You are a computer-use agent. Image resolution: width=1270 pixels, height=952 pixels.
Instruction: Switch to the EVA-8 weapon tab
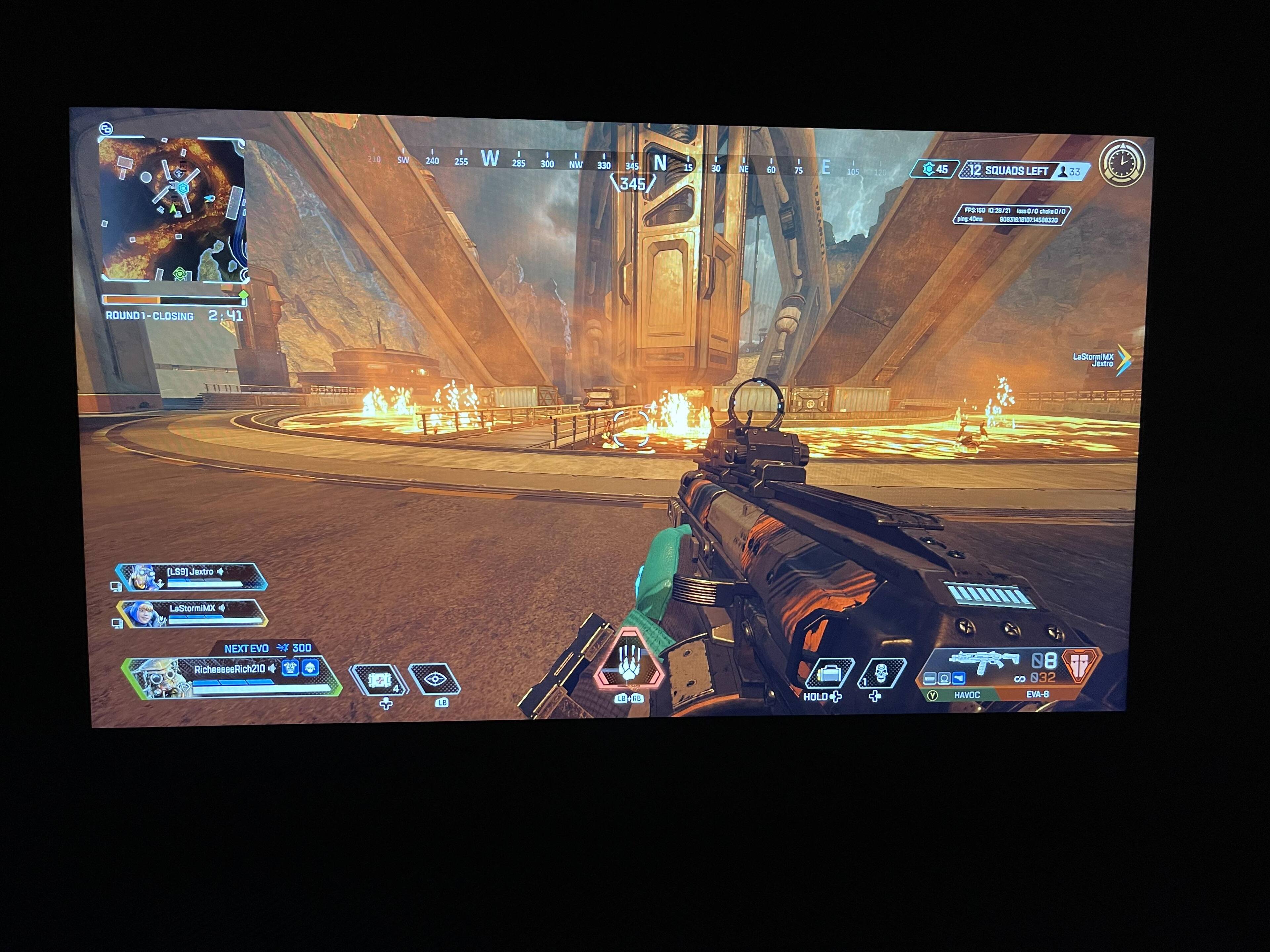1037,694
